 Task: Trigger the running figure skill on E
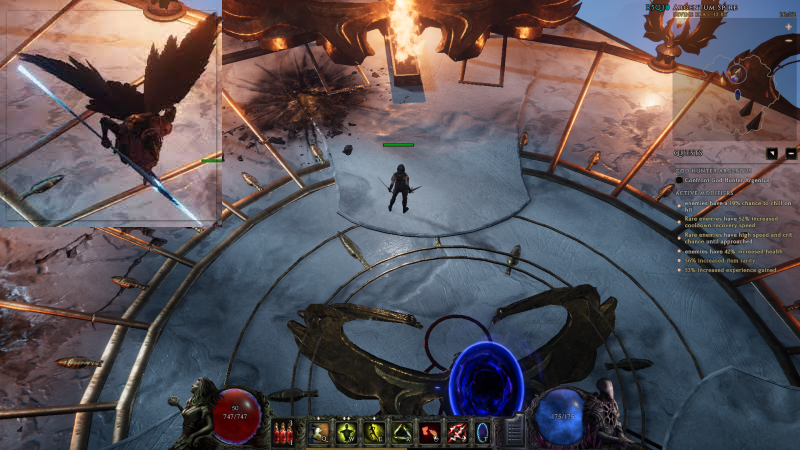376,432
